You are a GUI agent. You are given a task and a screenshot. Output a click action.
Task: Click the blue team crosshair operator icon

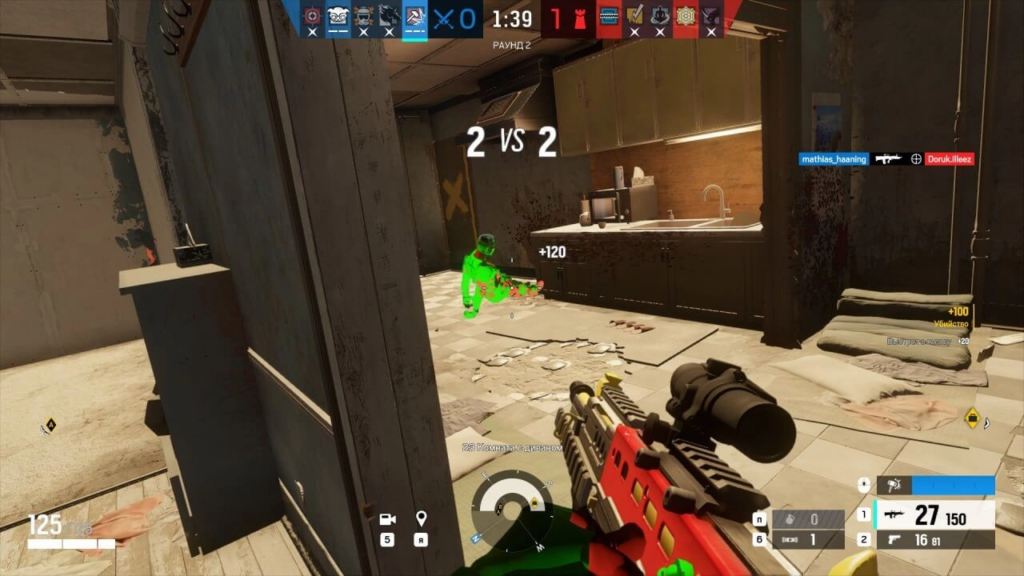pyautogui.click(x=311, y=18)
